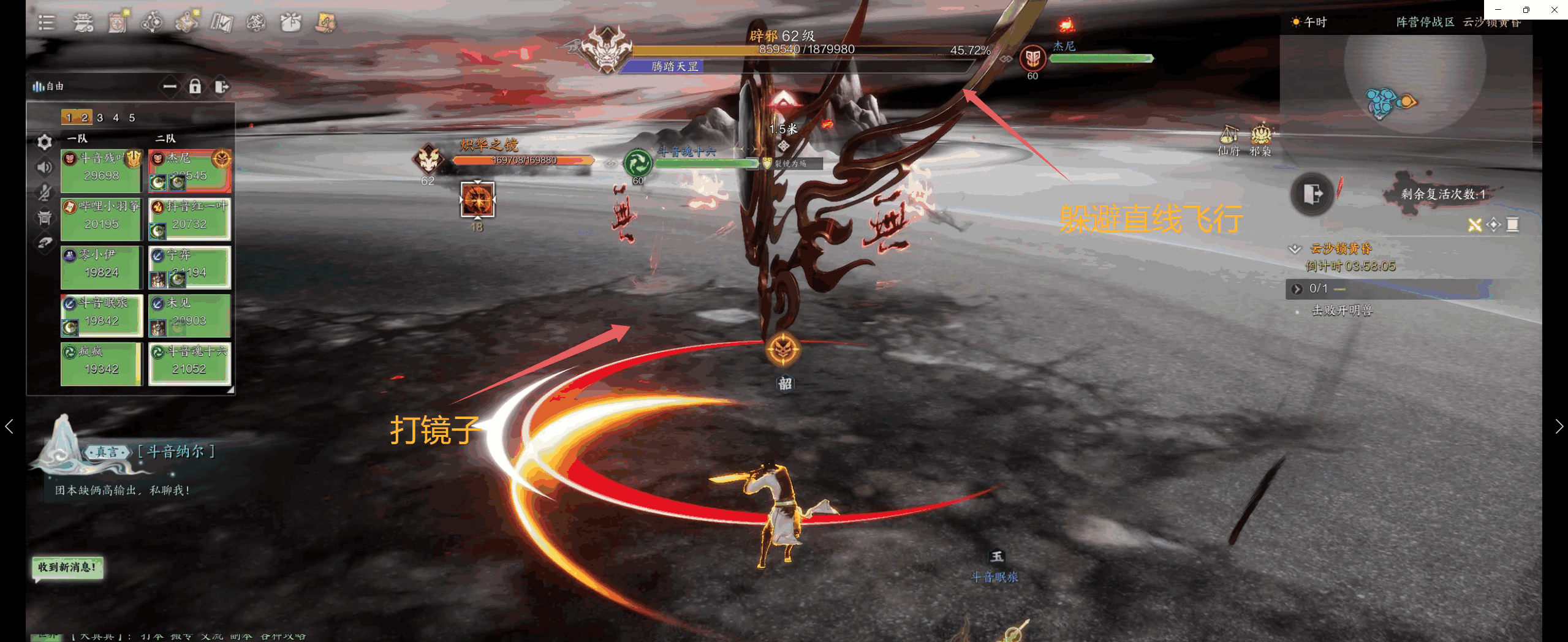Click the dungeon exit door button
The width and height of the screenshot is (1568, 642).
(1312, 194)
